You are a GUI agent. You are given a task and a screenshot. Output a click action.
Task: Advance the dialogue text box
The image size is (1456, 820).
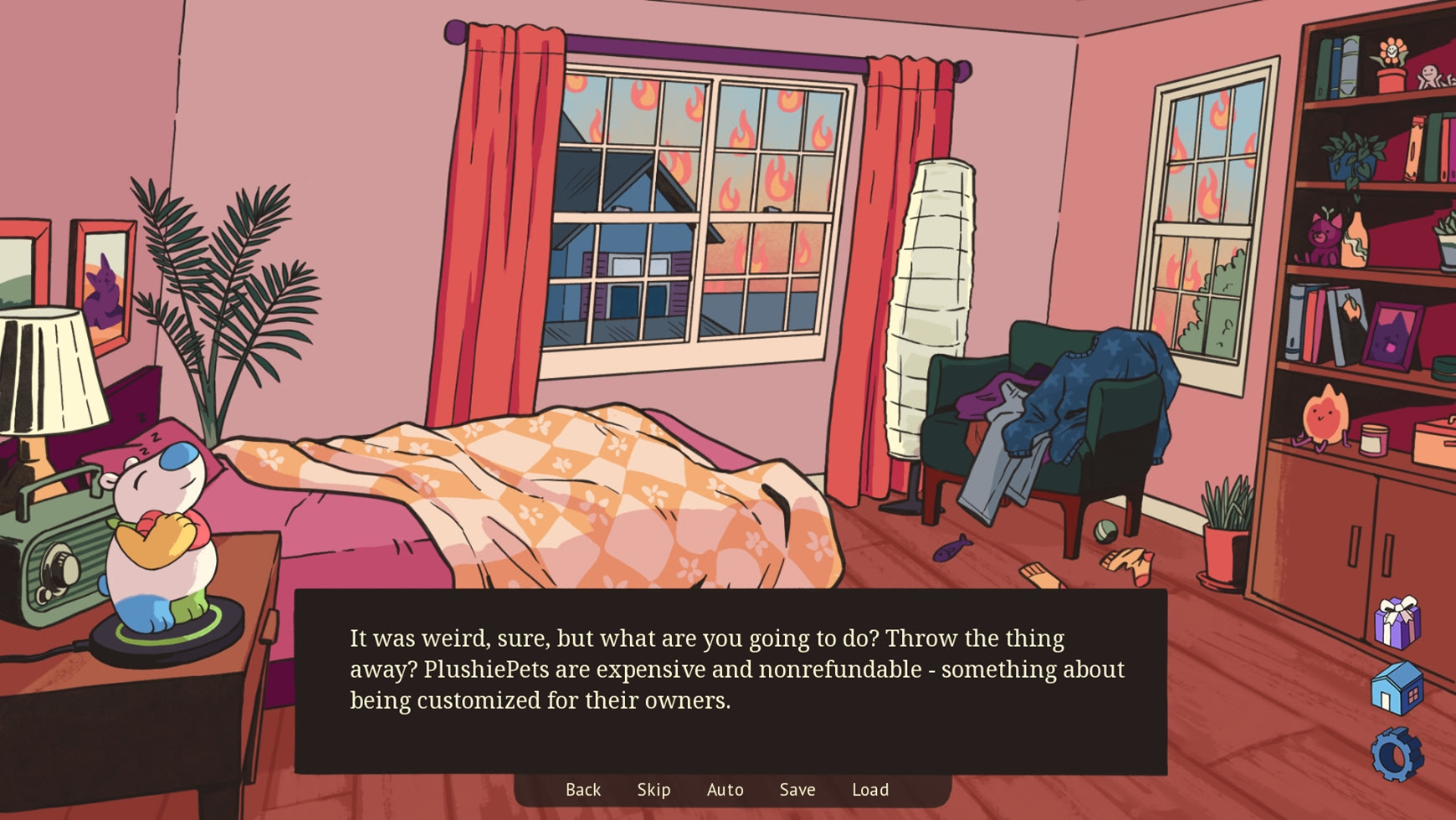[730, 680]
